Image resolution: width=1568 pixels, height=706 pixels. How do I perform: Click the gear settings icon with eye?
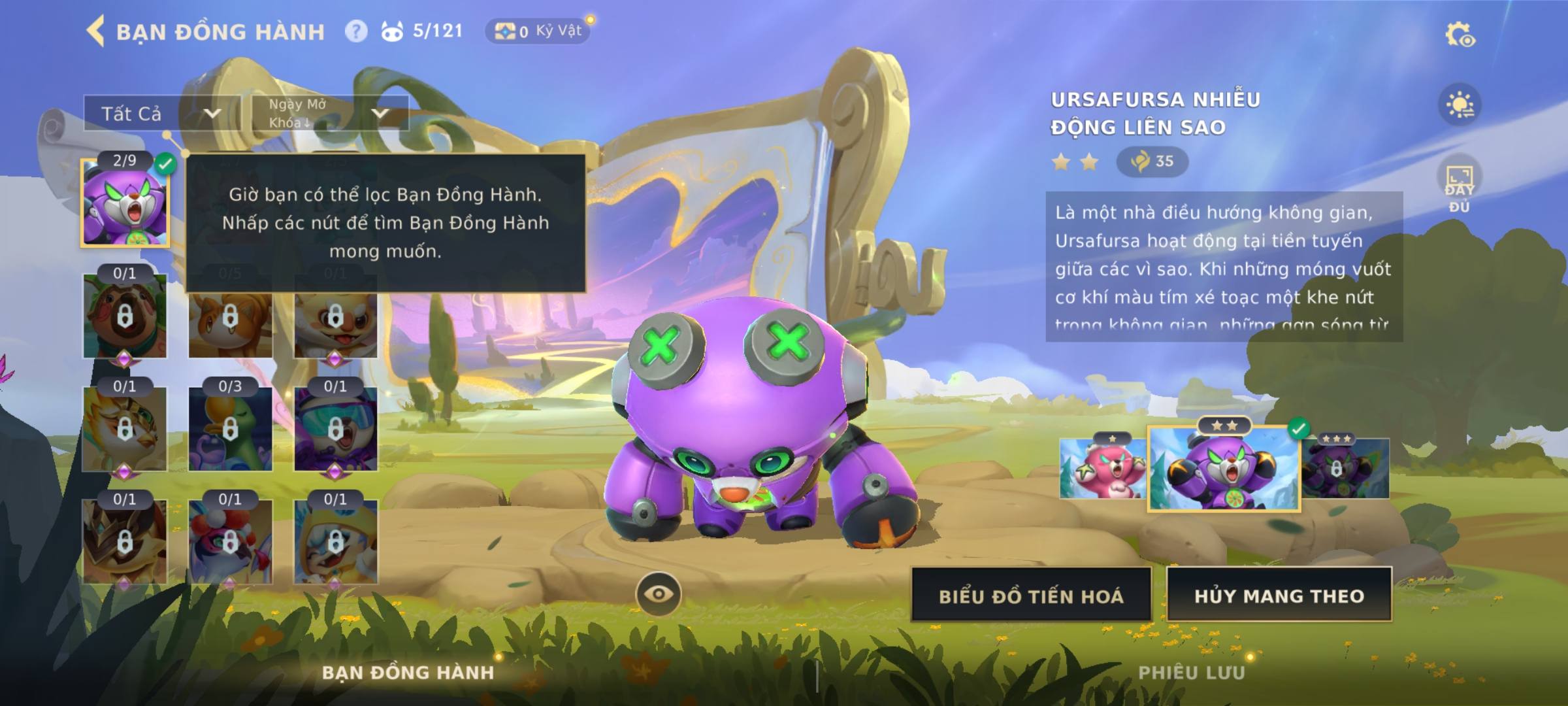point(1460,35)
